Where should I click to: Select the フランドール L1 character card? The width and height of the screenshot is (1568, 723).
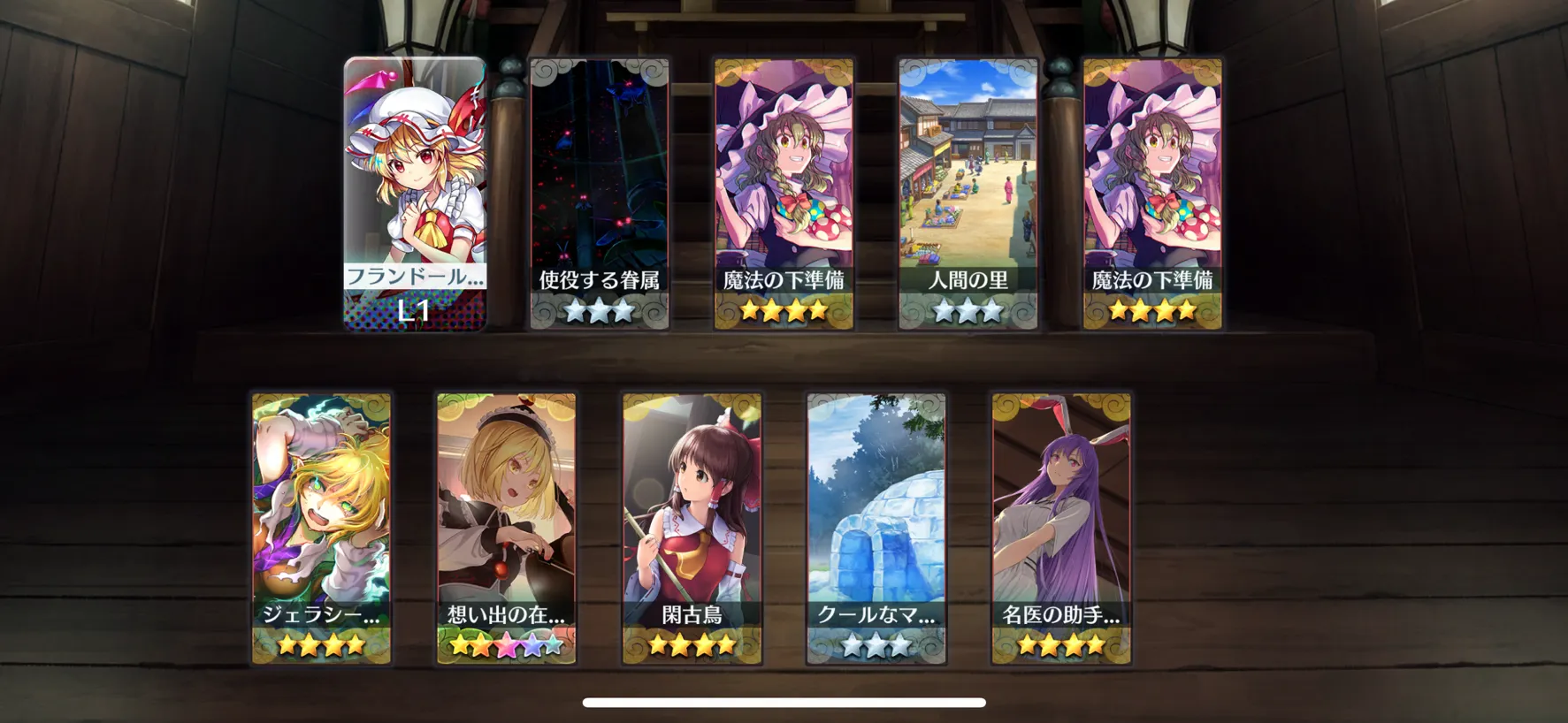coord(415,194)
